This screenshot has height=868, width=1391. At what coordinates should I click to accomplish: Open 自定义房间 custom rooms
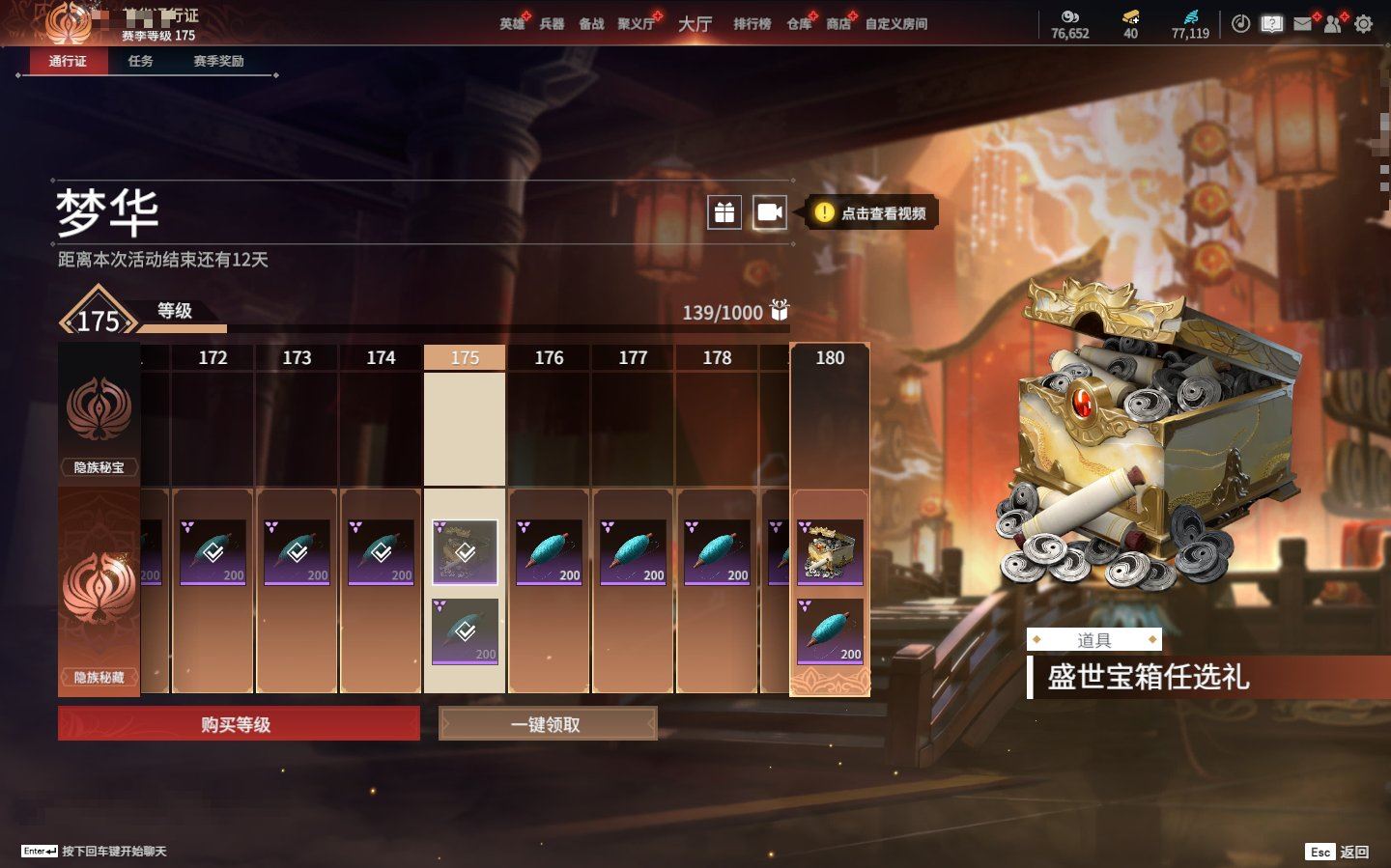coord(895,24)
